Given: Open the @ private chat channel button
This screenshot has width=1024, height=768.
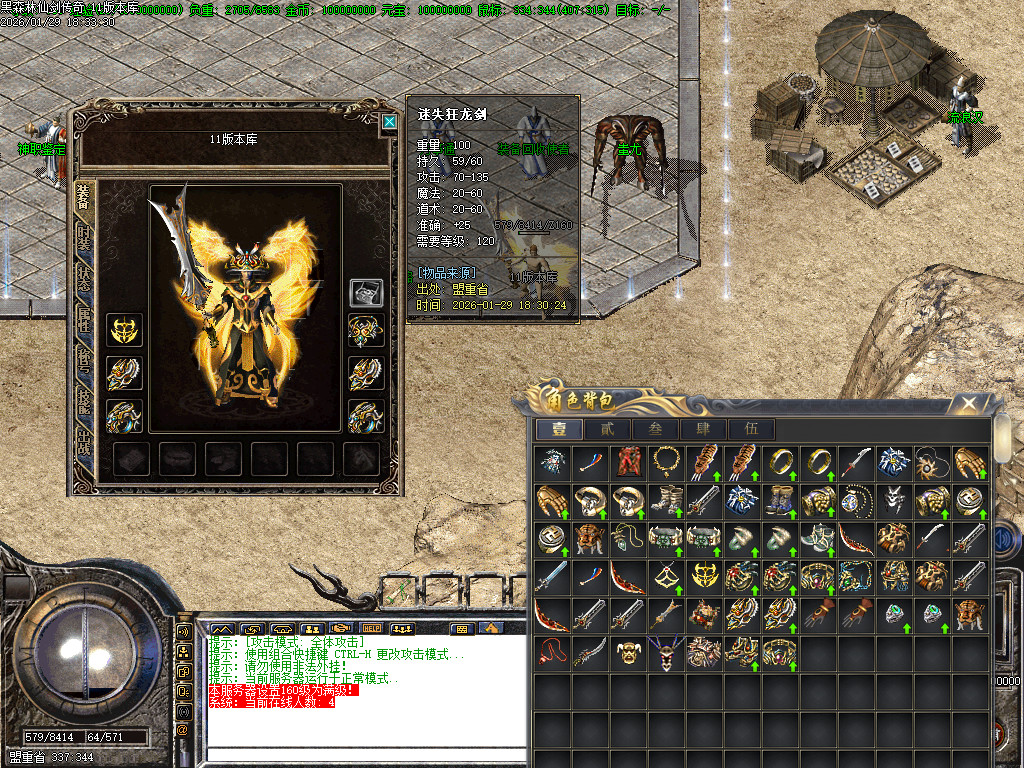Looking at the screenshot, I should click(x=184, y=729).
